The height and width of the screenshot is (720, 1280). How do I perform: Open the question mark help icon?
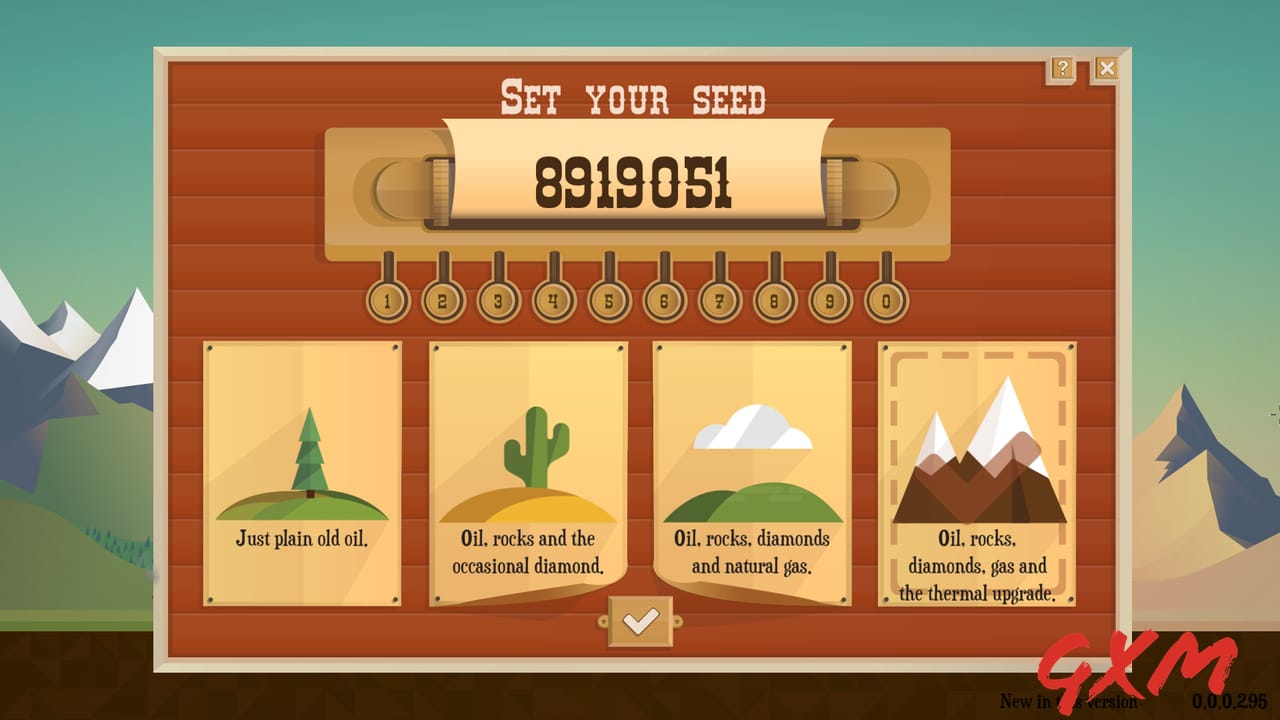pyautogui.click(x=1063, y=67)
